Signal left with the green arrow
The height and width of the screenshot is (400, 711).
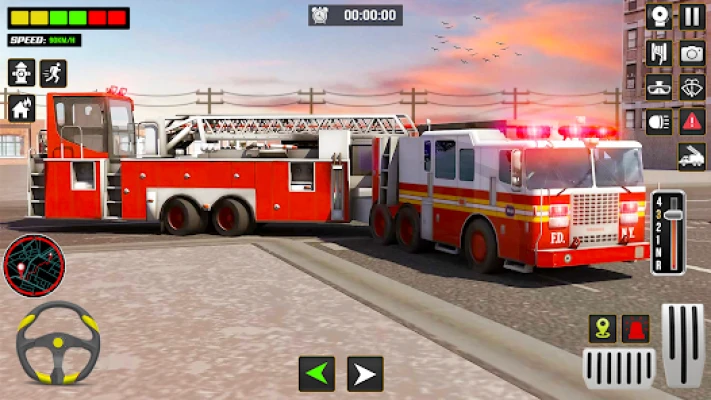tap(317, 374)
